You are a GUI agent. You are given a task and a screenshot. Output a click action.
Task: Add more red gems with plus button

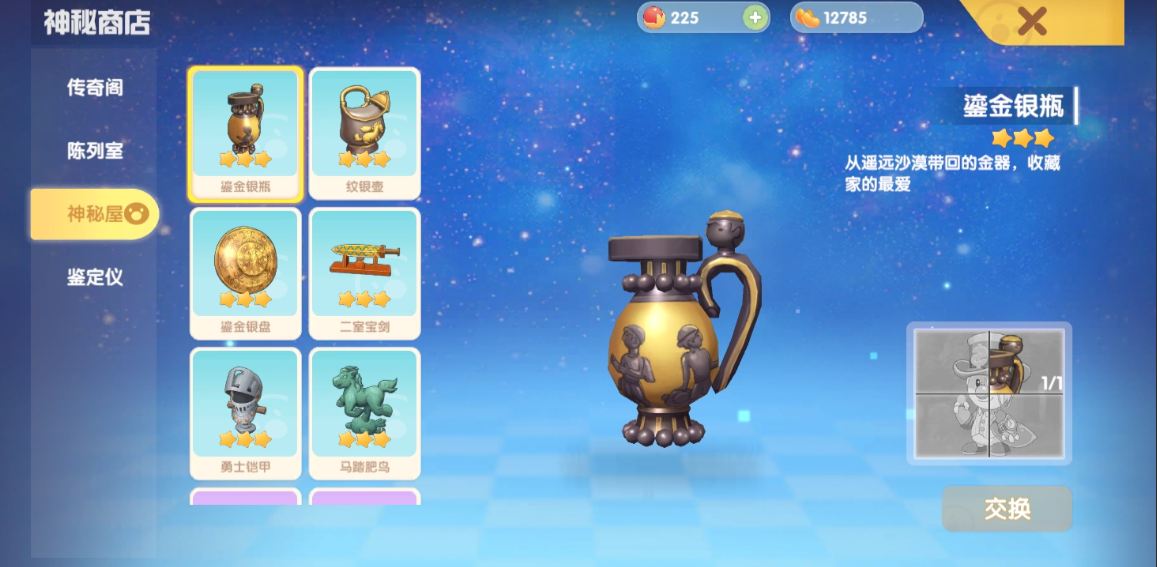[755, 18]
